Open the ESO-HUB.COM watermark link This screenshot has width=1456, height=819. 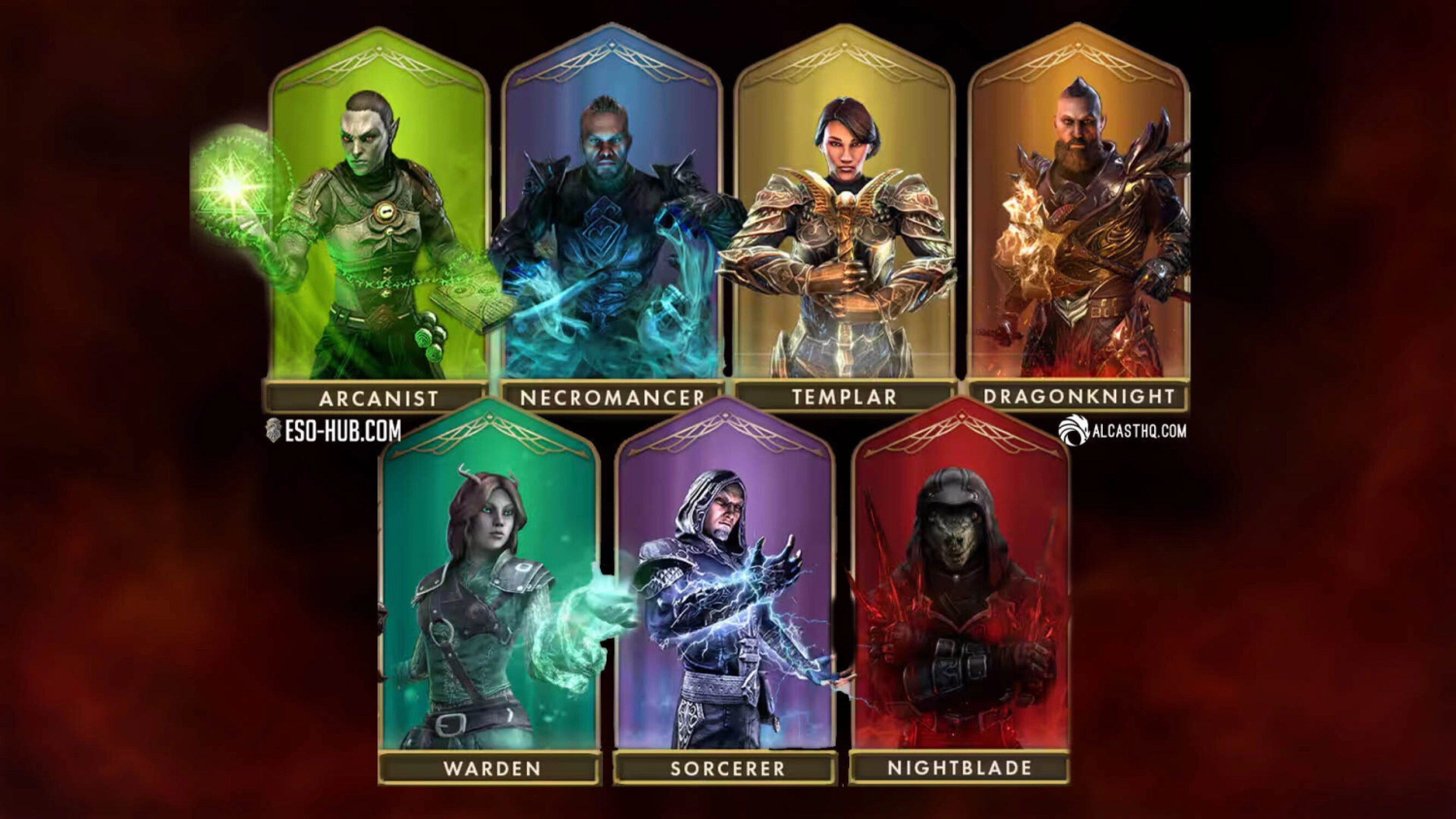pyautogui.click(x=334, y=431)
